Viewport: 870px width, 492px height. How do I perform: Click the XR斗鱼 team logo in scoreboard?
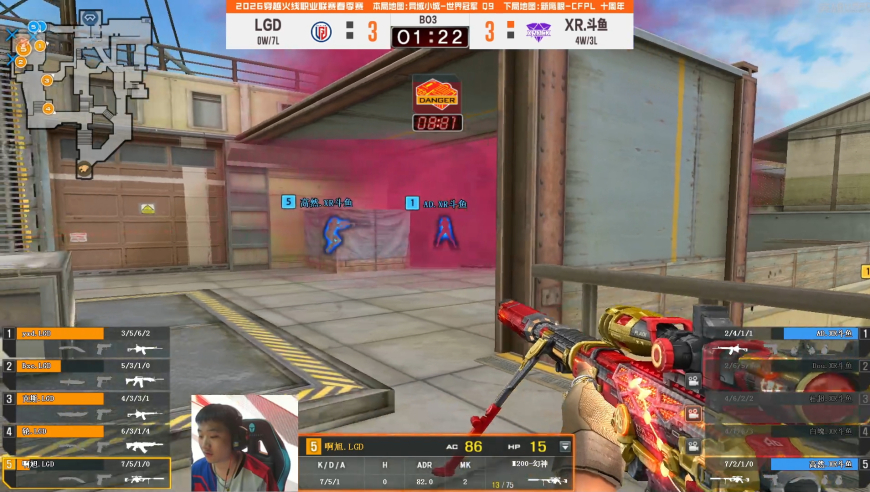[538, 32]
